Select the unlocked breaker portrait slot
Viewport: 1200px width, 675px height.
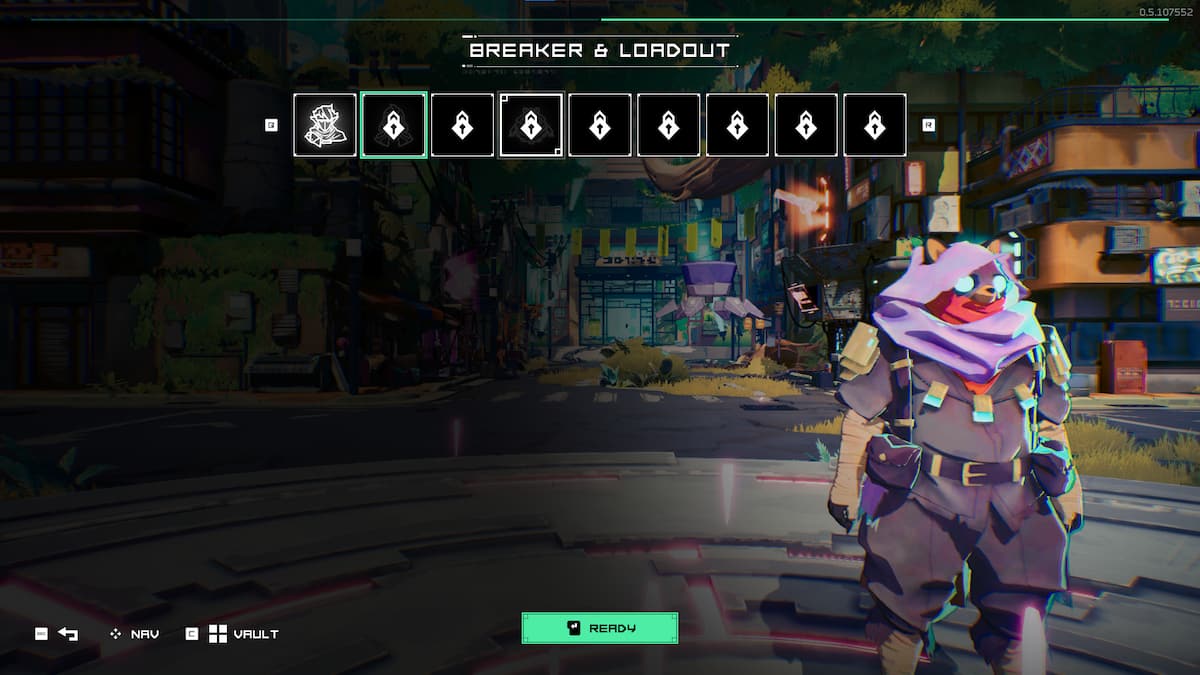pyautogui.click(x=325, y=125)
